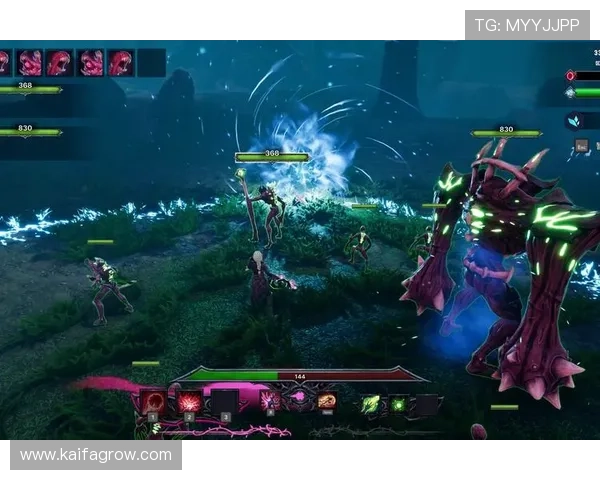
Task: Activate the red swirl ability in slot 1
Action: click(154, 402)
